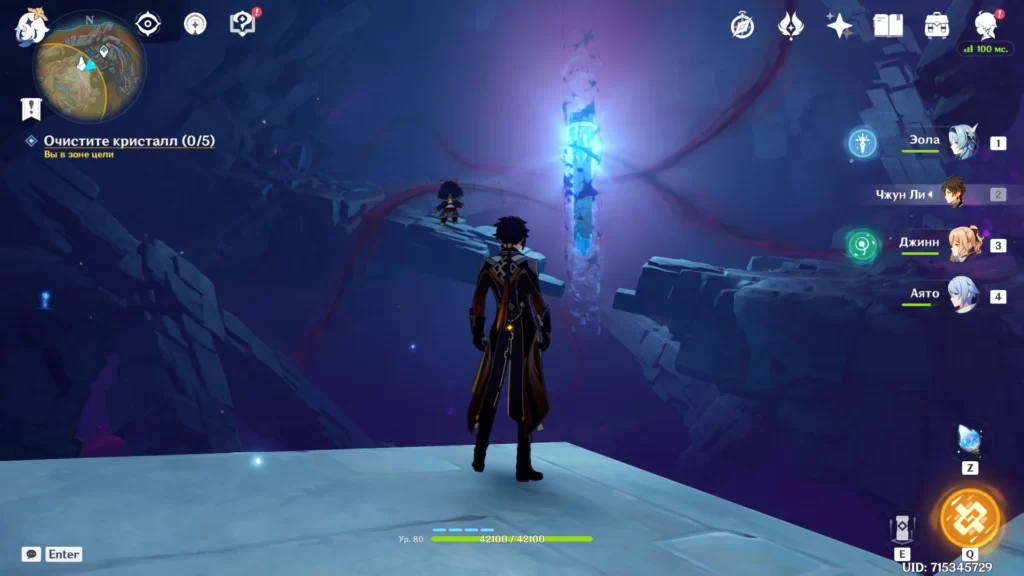Viewport: 1024px width, 576px height.
Task: Select party member Чжун Ли
Action: (955, 194)
